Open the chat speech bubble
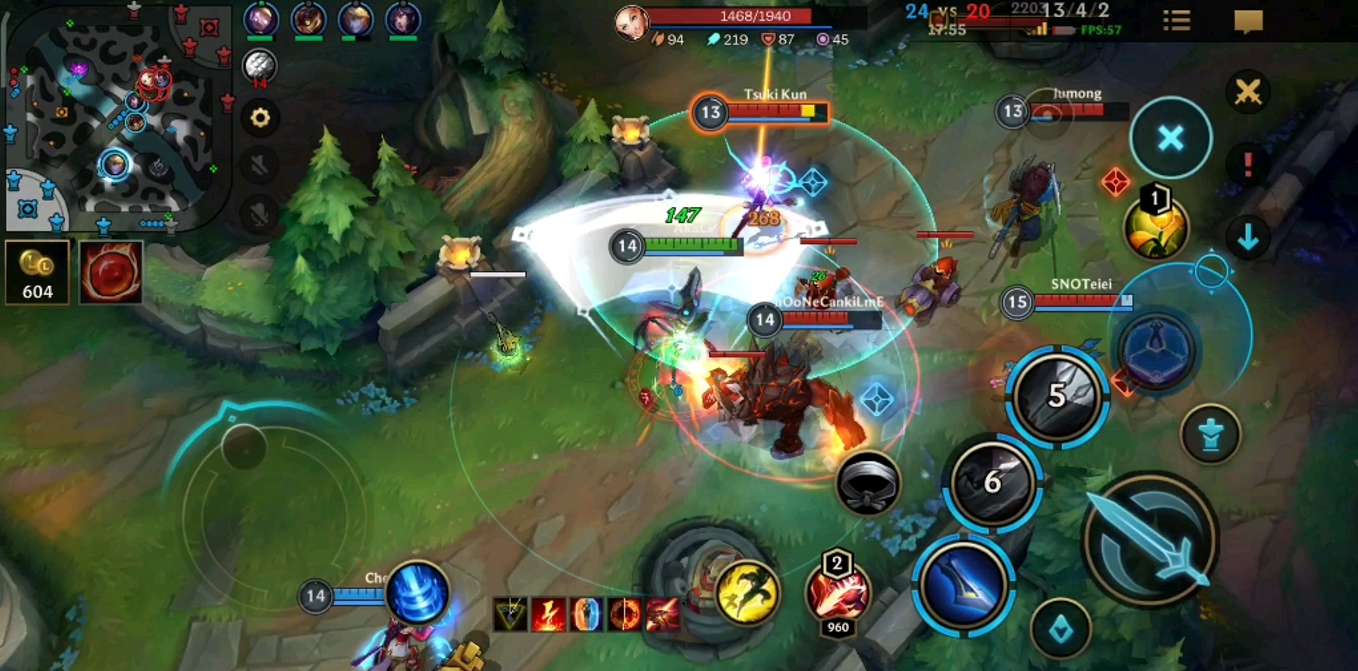The image size is (1358, 671). (1248, 21)
